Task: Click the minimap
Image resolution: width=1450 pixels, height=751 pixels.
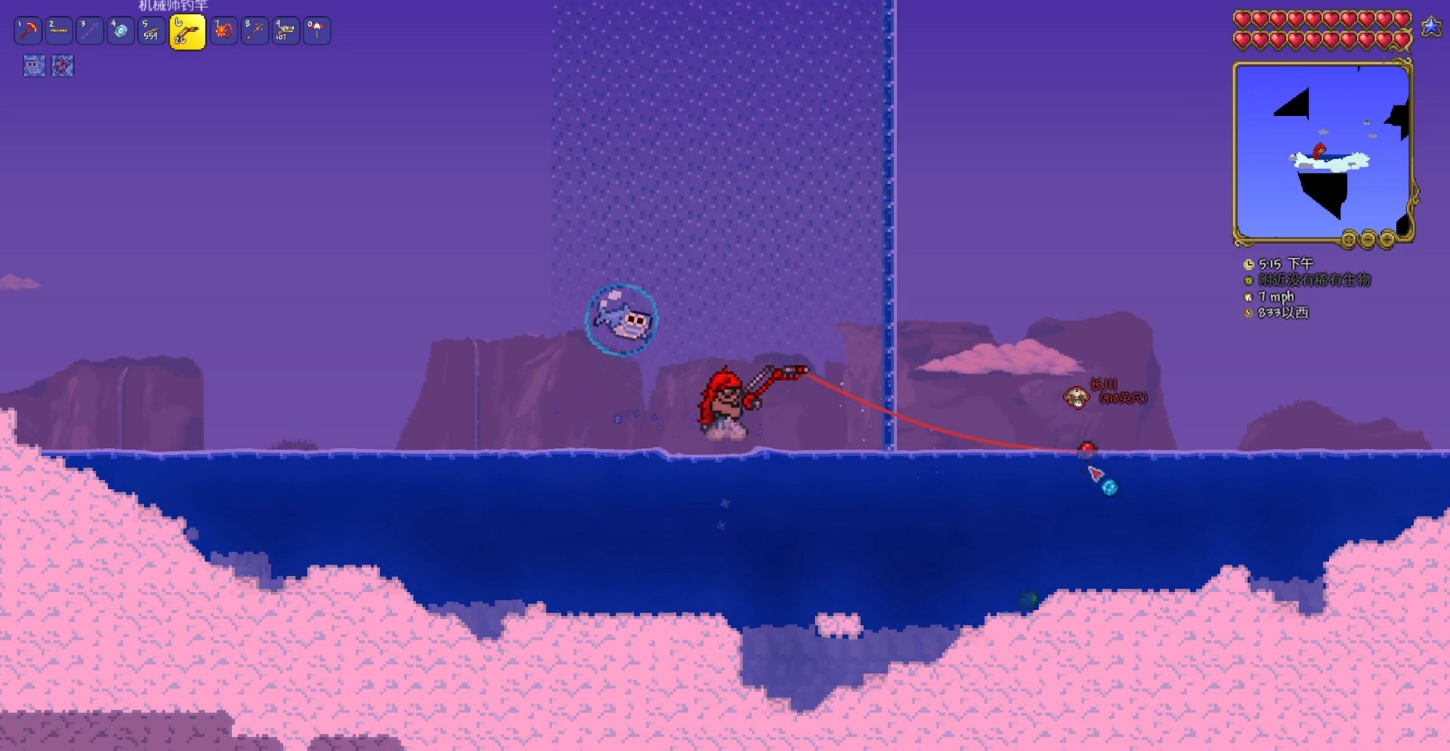Action: point(1321,150)
